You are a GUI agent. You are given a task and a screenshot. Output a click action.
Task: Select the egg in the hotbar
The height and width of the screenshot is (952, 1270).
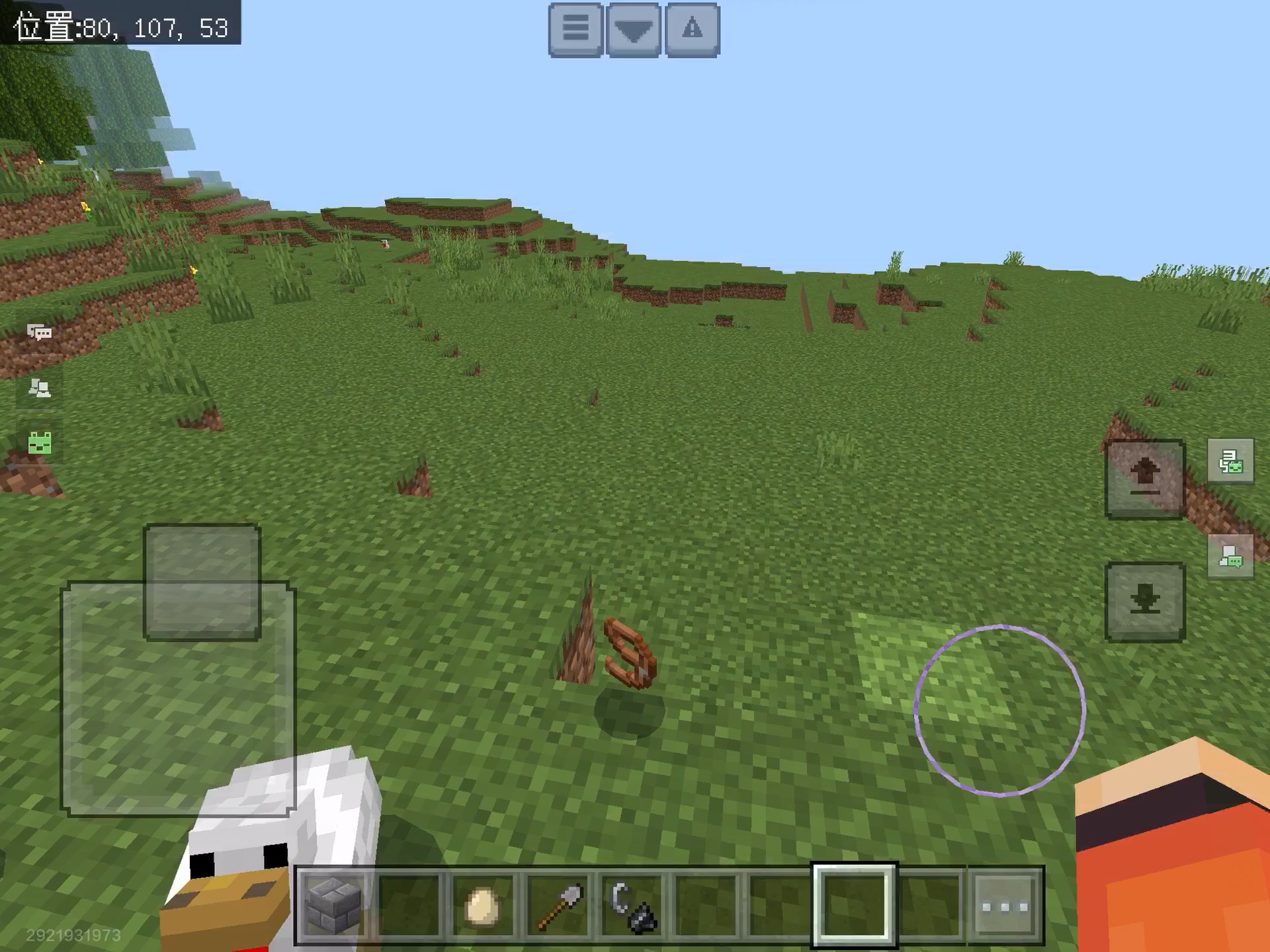coord(482,905)
